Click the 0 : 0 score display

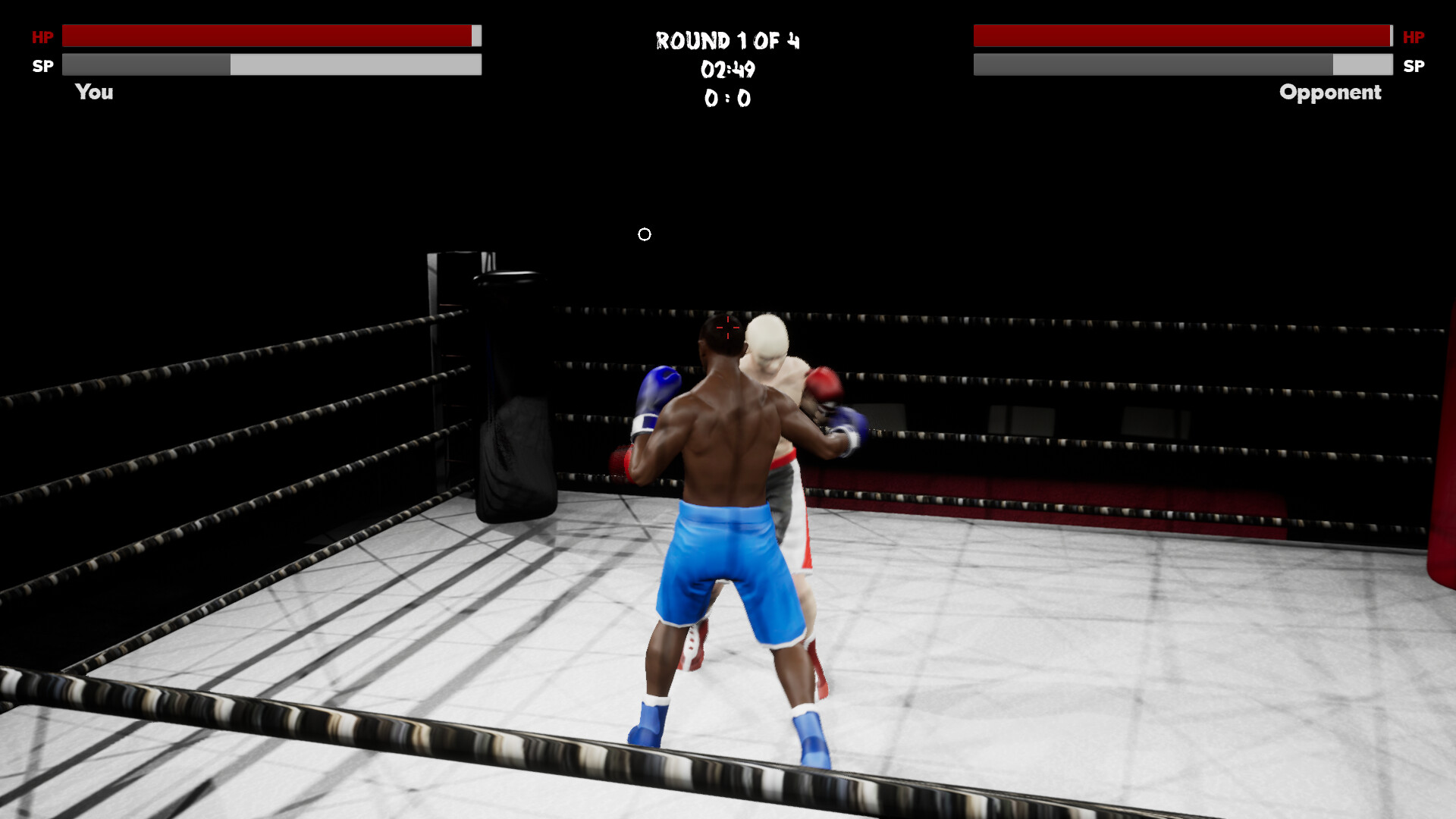coord(728,98)
